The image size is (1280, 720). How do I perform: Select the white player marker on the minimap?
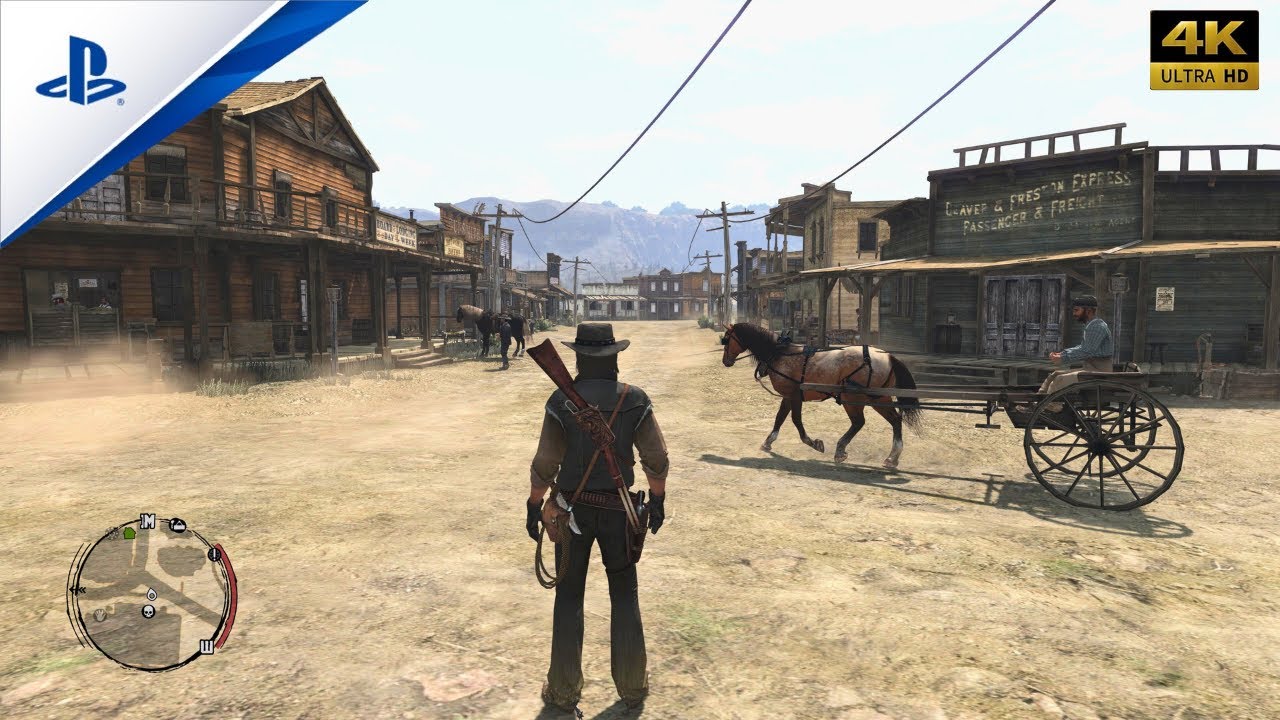pyautogui.click(x=151, y=595)
